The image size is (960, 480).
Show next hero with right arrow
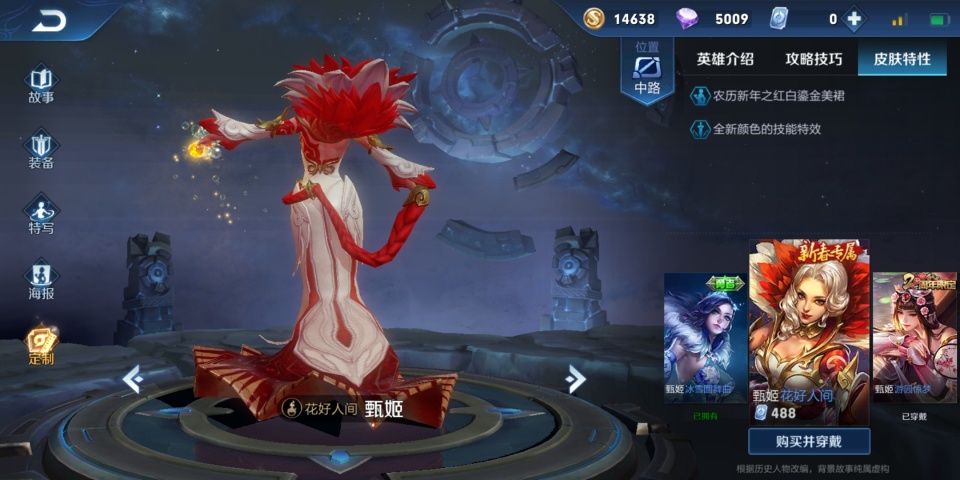point(575,379)
